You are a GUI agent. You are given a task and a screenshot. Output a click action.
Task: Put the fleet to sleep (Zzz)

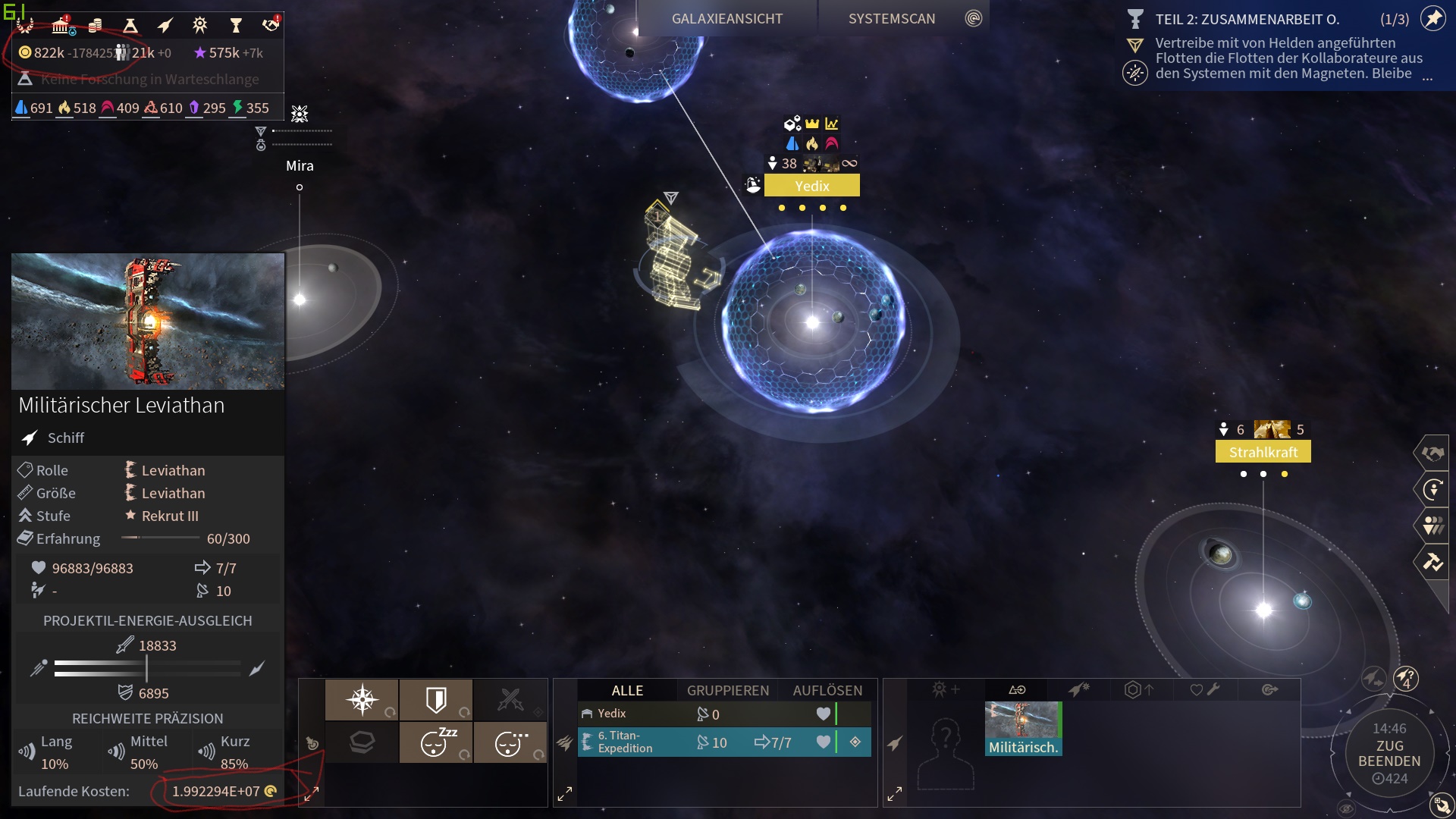point(436,742)
